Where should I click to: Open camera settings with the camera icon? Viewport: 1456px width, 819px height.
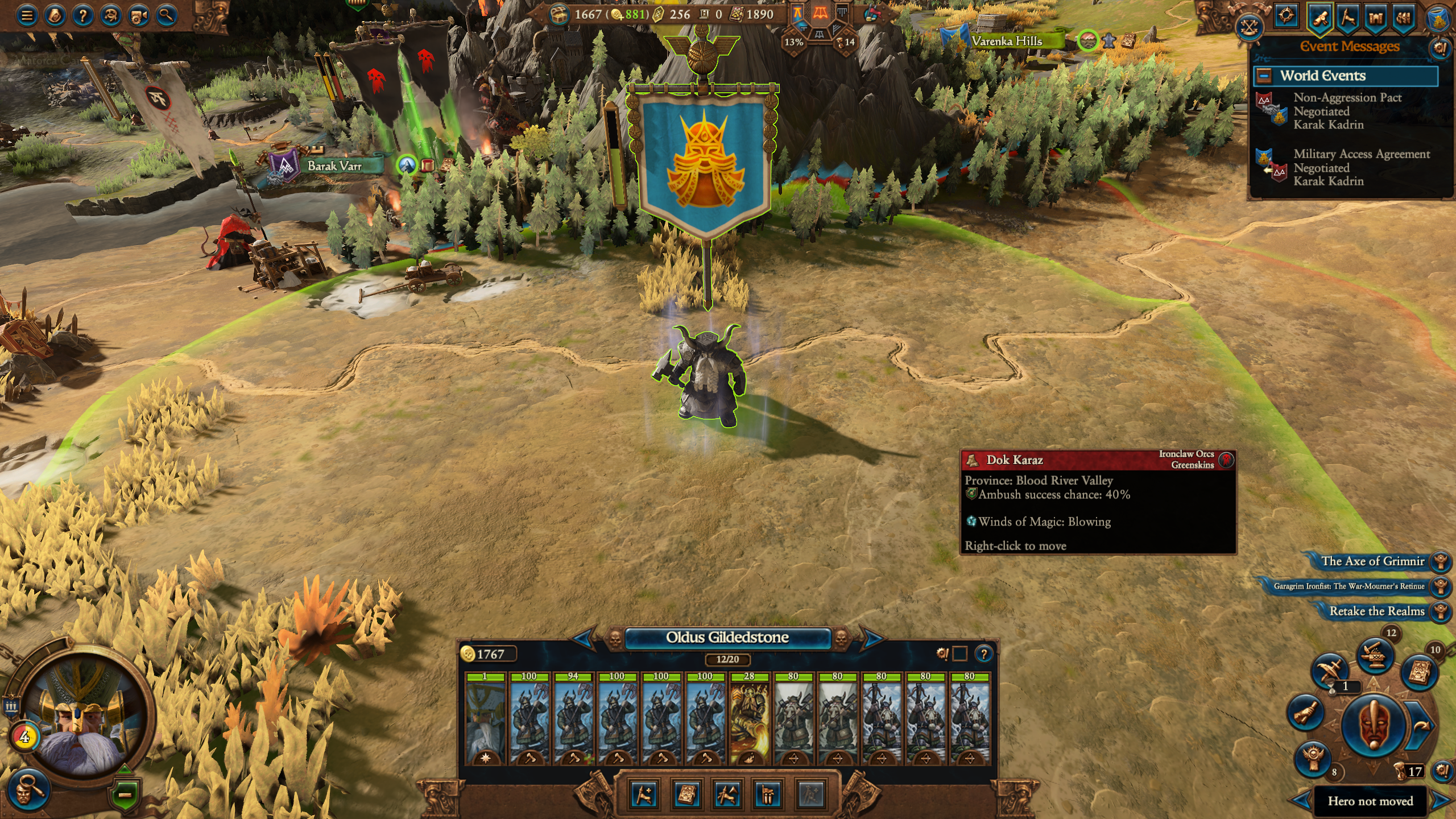[x=139, y=15]
